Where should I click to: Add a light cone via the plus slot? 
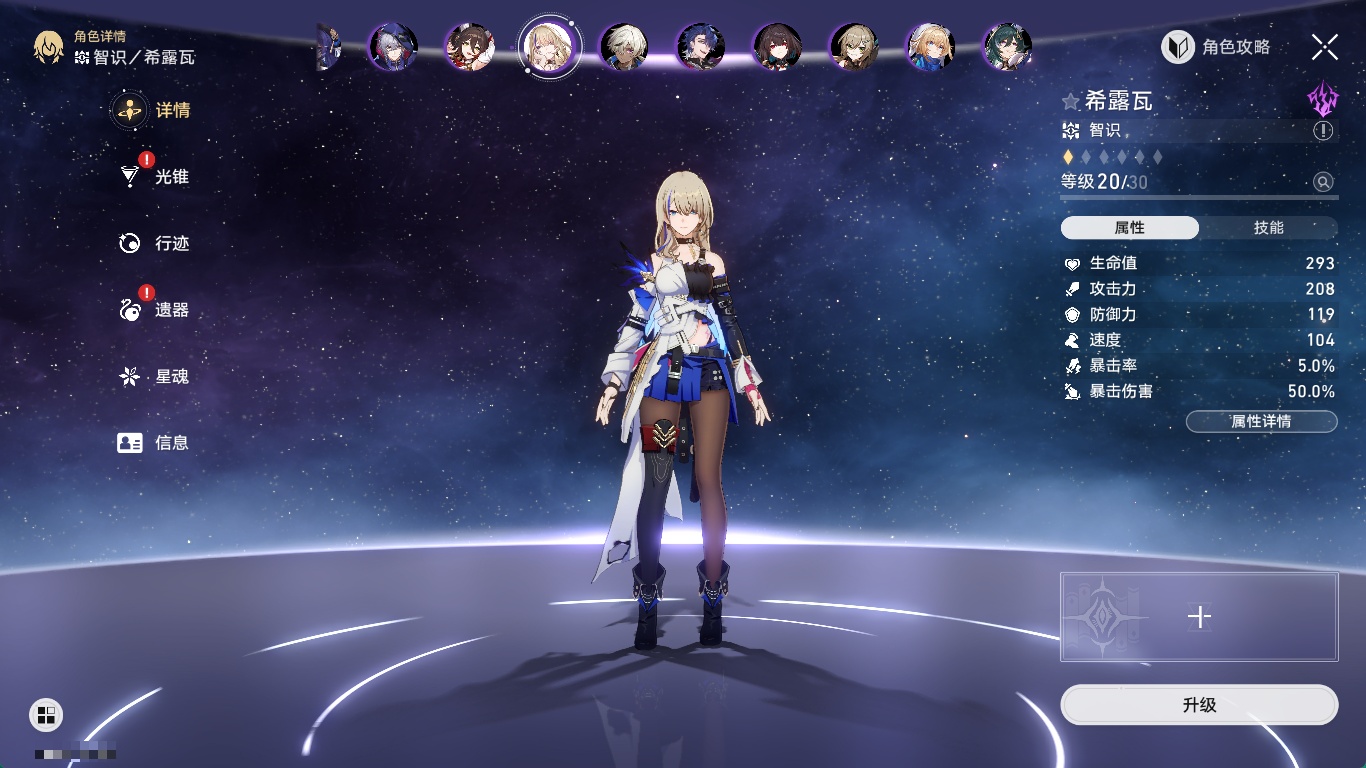1199,617
